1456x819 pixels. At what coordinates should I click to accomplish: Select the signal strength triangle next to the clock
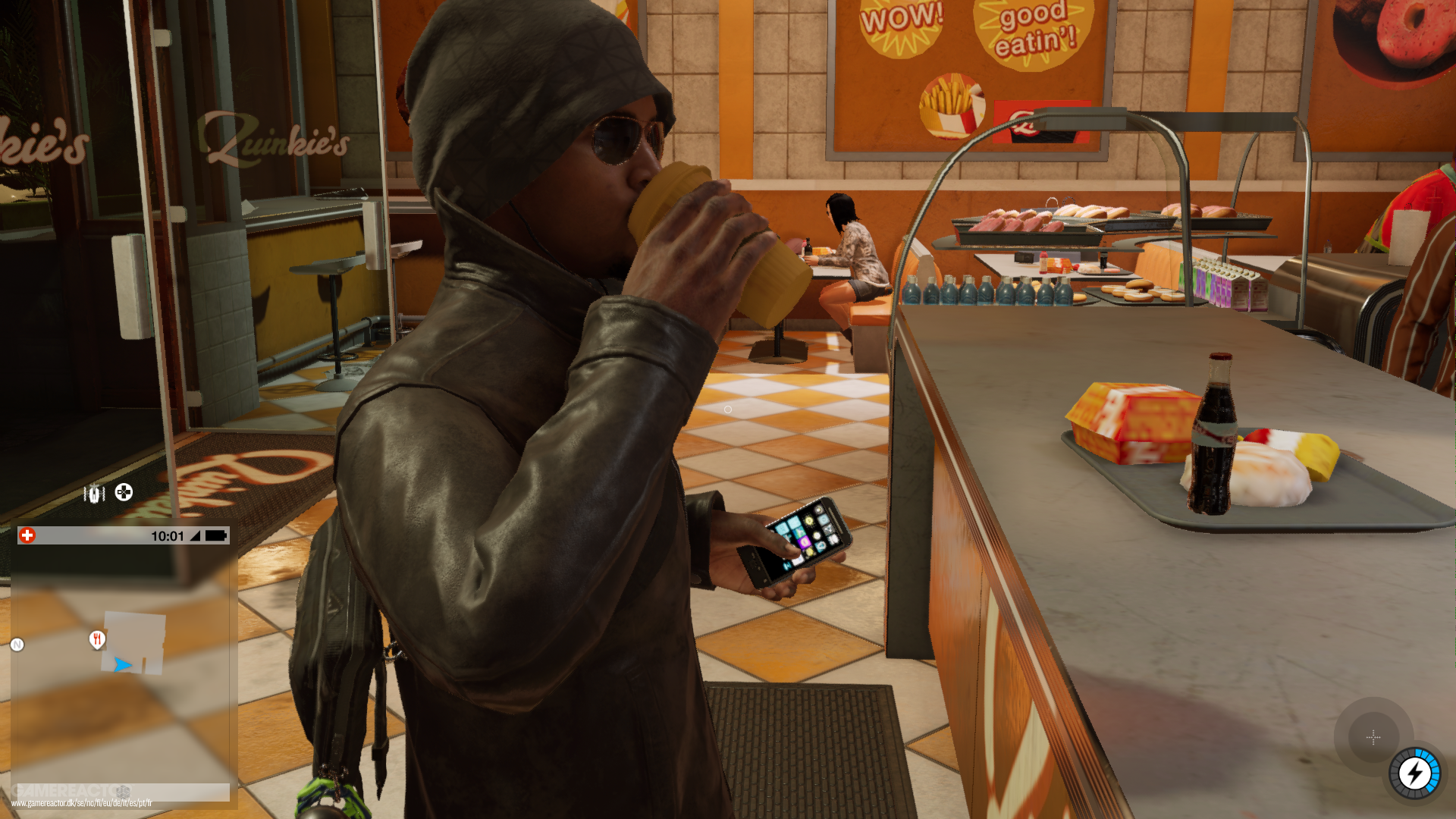pyautogui.click(x=196, y=536)
